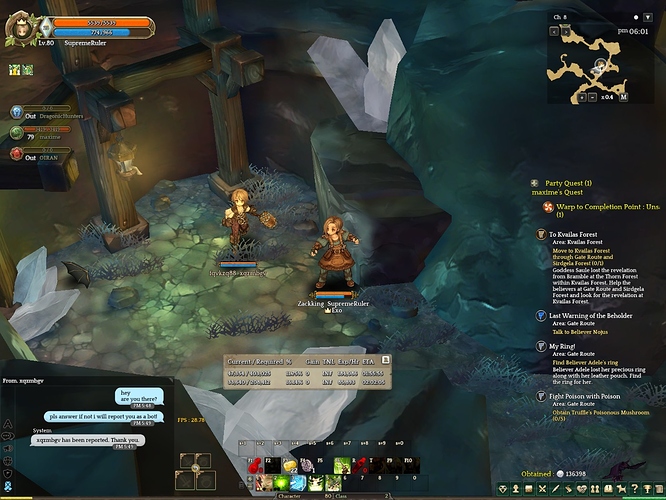Image resolution: width=666 pixels, height=500 pixels.
Task: Close the experience tracker panel
Action: pos(386,357)
